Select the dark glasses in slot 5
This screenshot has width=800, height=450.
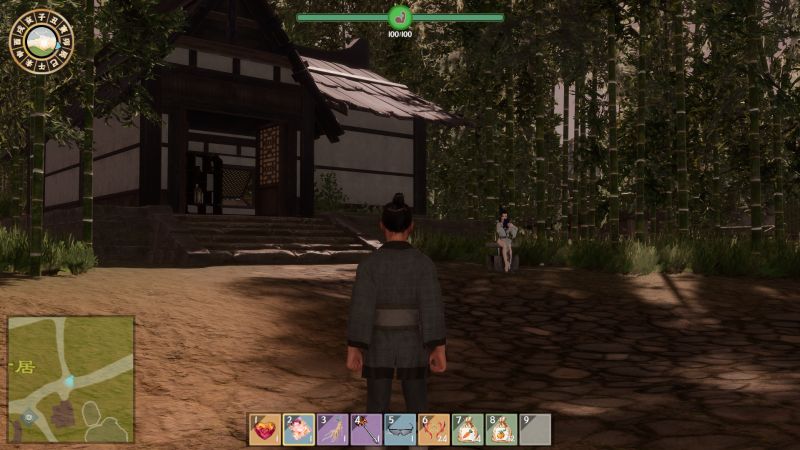tap(400, 429)
